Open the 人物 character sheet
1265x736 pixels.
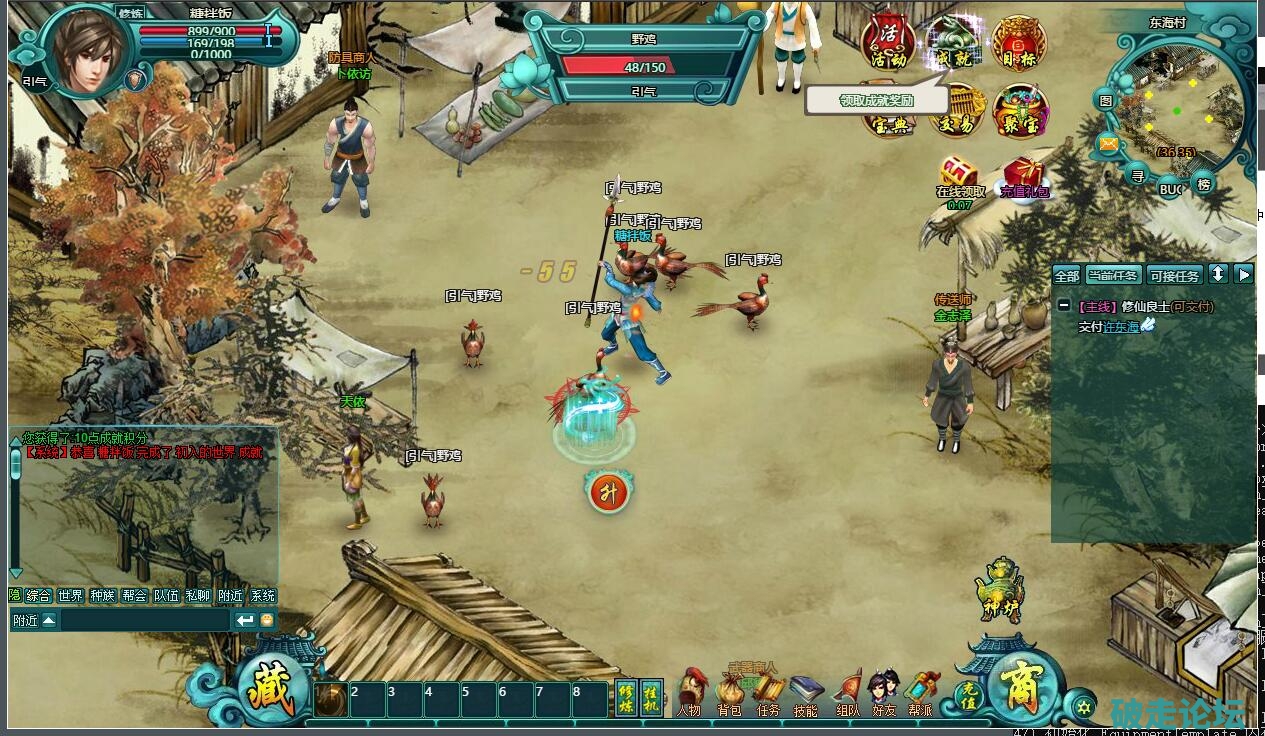click(689, 694)
